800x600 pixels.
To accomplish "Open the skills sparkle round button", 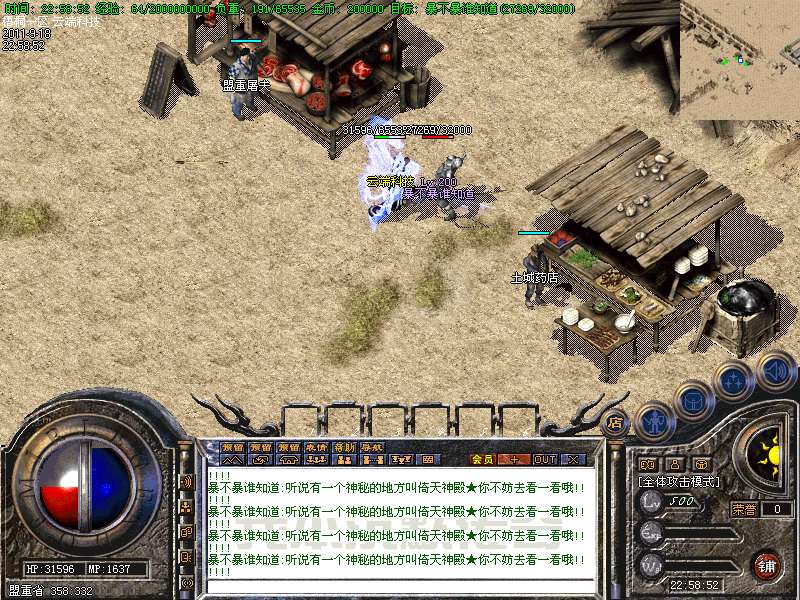I will [x=733, y=381].
